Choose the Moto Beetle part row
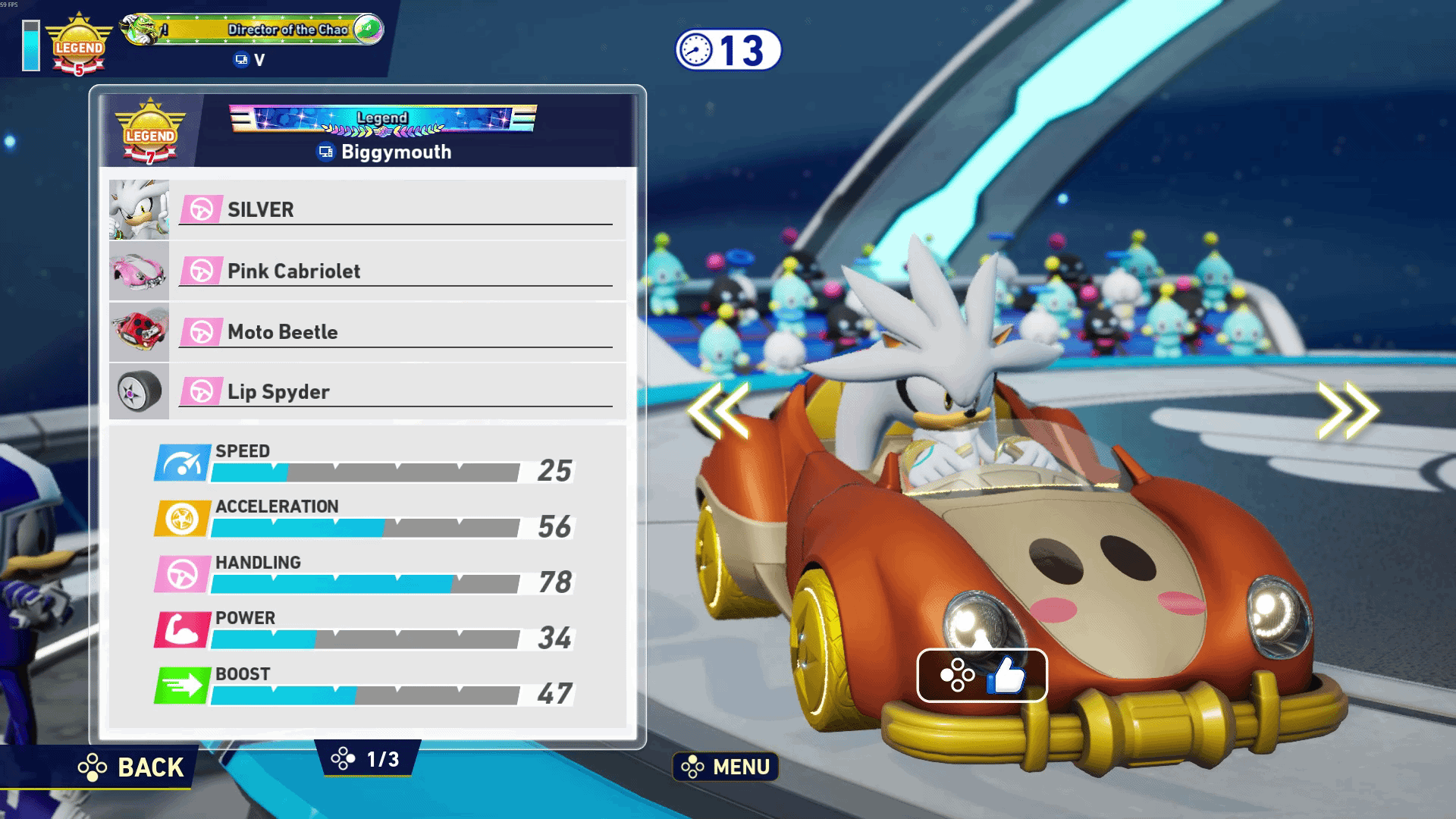This screenshot has width=1456, height=819. pyautogui.click(x=368, y=332)
